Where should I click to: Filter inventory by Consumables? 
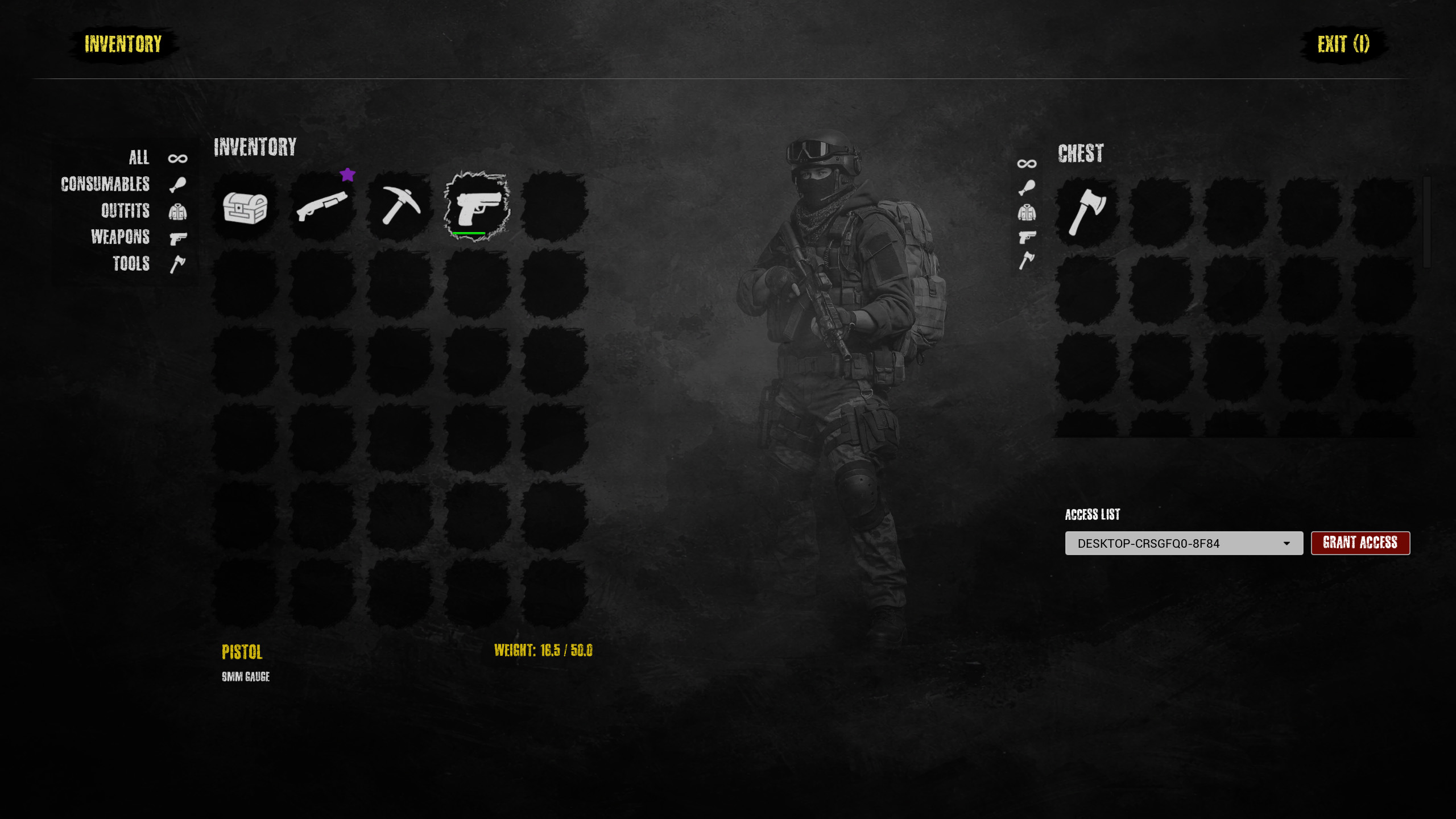click(x=106, y=184)
